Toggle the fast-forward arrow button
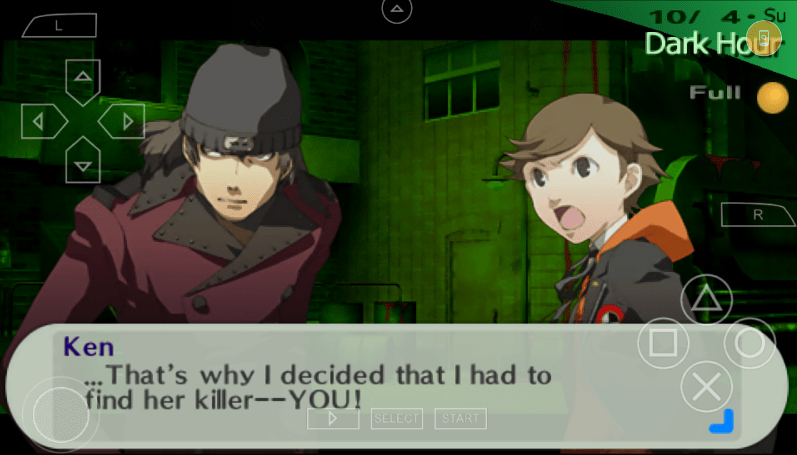 point(333,418)
